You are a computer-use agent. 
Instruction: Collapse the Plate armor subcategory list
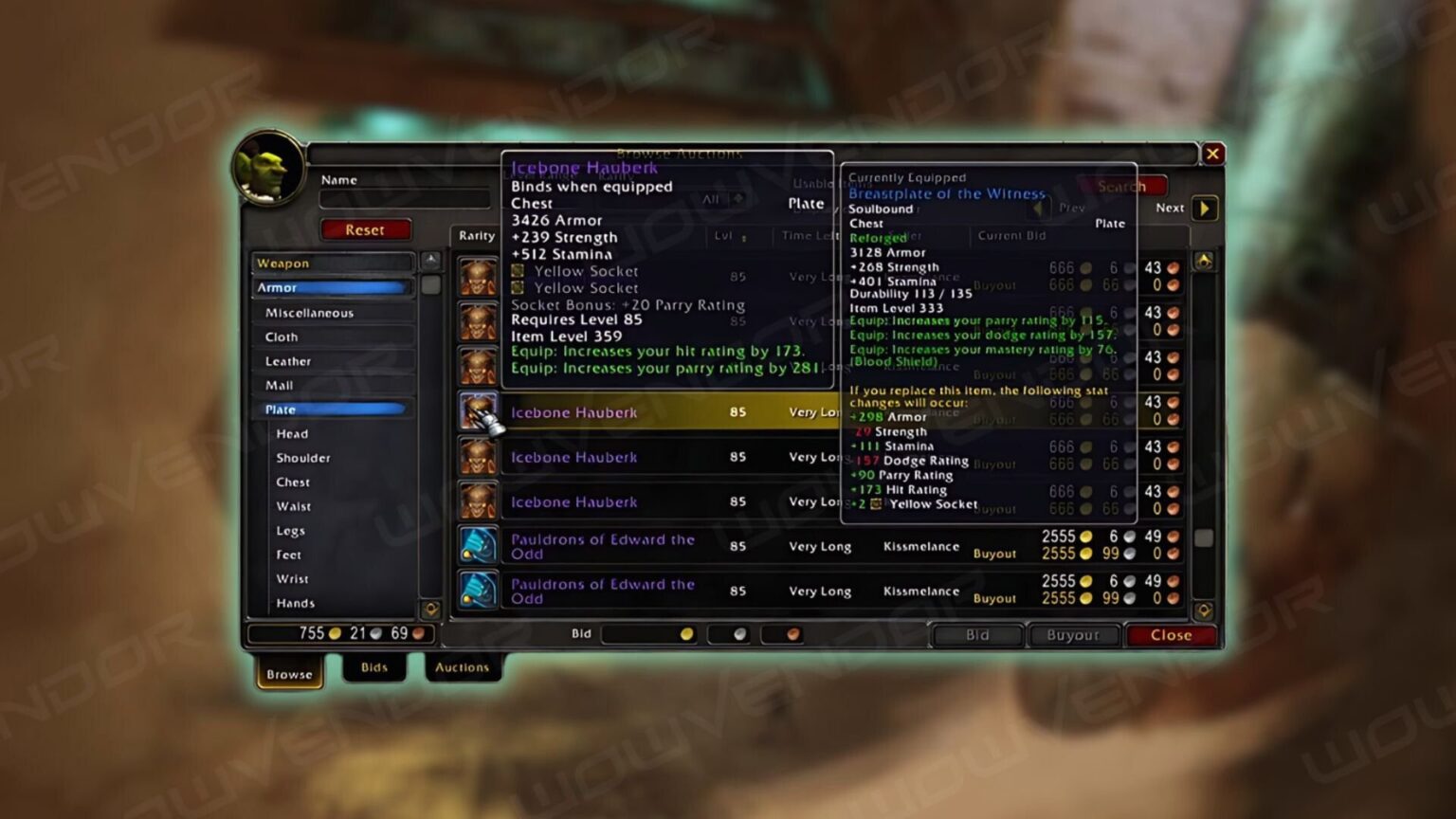pyautogui.click(x=332, y=409)
